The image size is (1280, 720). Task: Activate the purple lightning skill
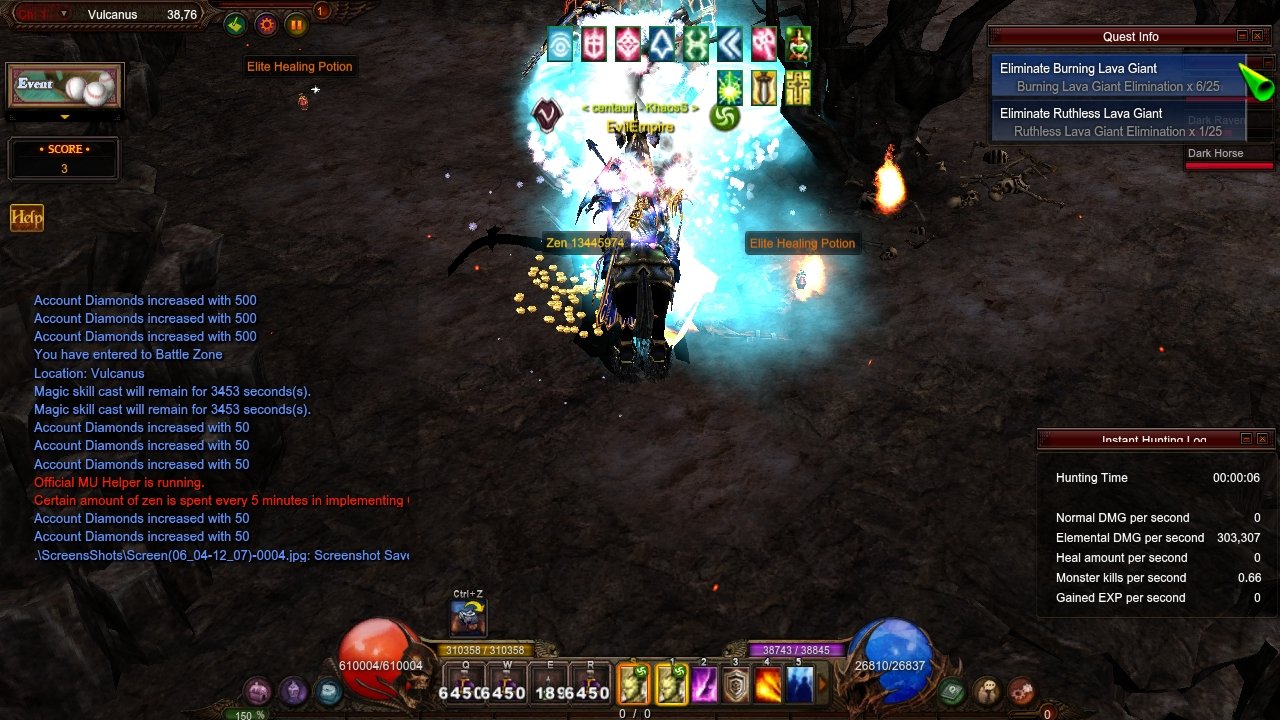click(704, 685)
